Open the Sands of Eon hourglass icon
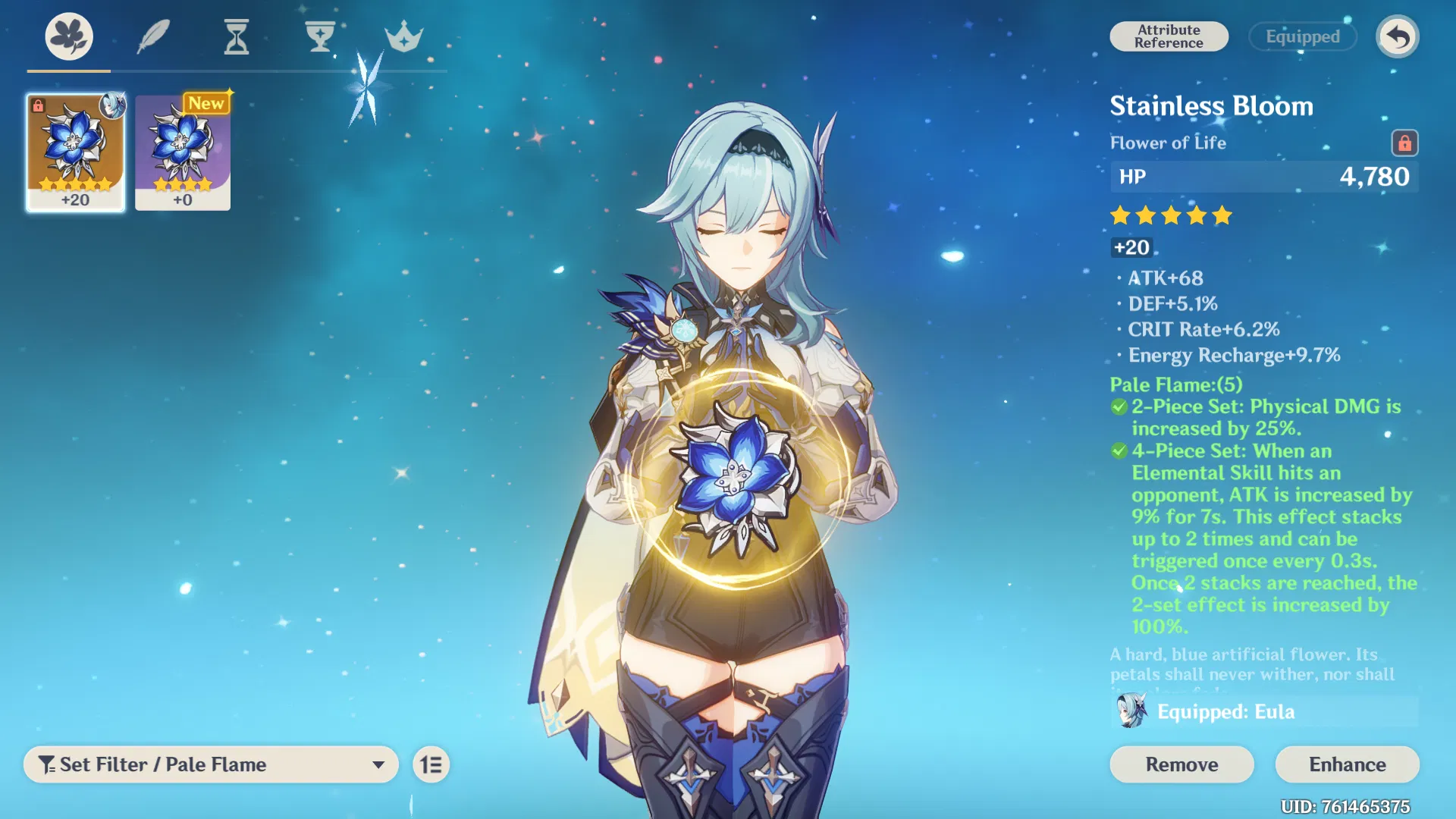The width and height of the screenshot is (1456, 819). click(237, 36)
